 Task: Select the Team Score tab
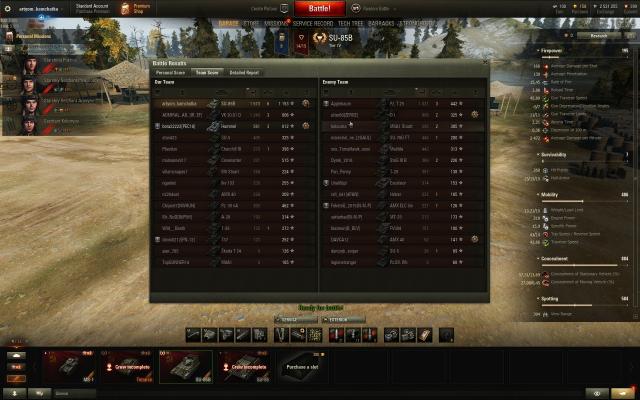207,72
